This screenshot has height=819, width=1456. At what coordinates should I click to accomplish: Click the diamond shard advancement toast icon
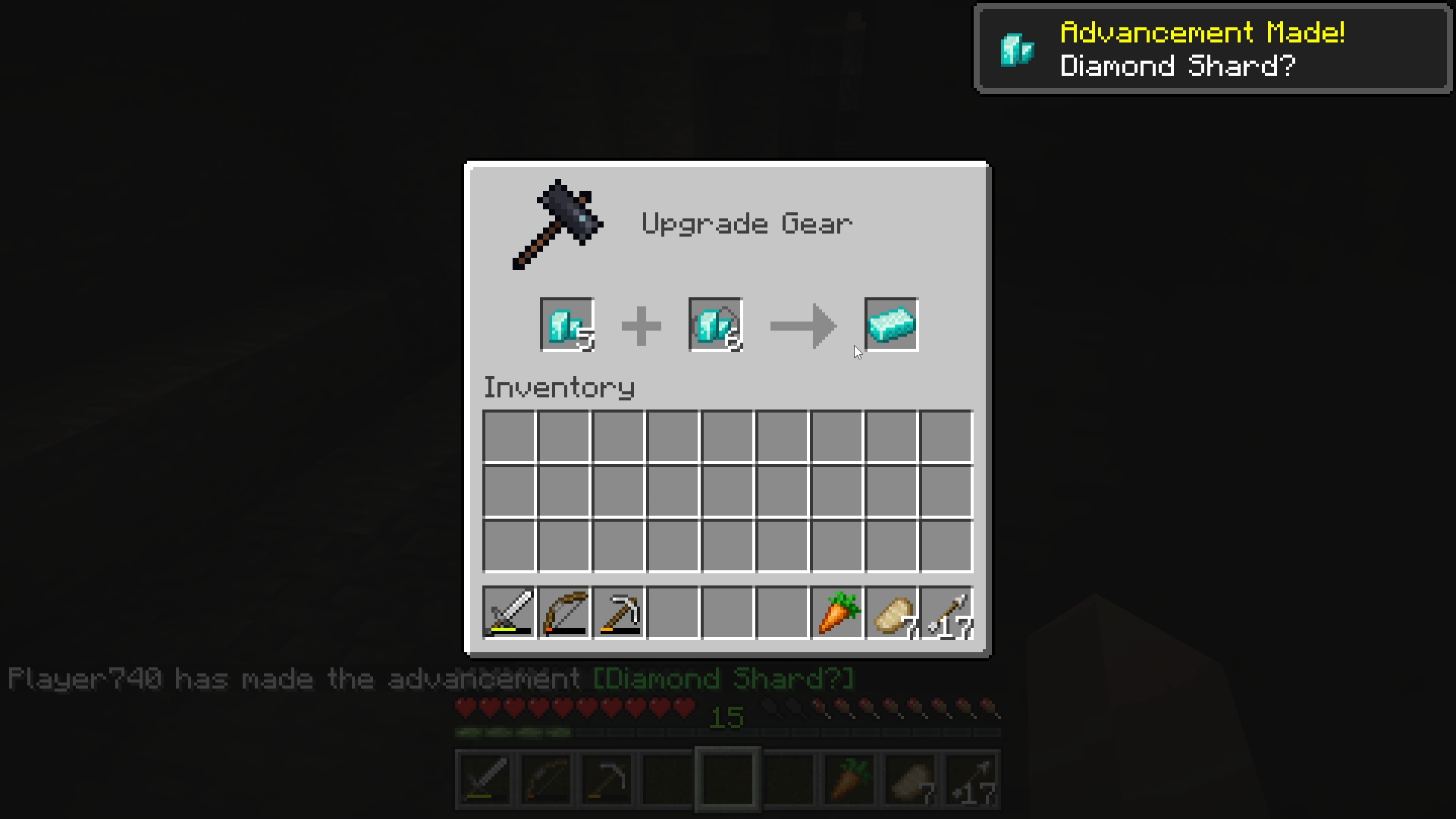pos(1017,49)
